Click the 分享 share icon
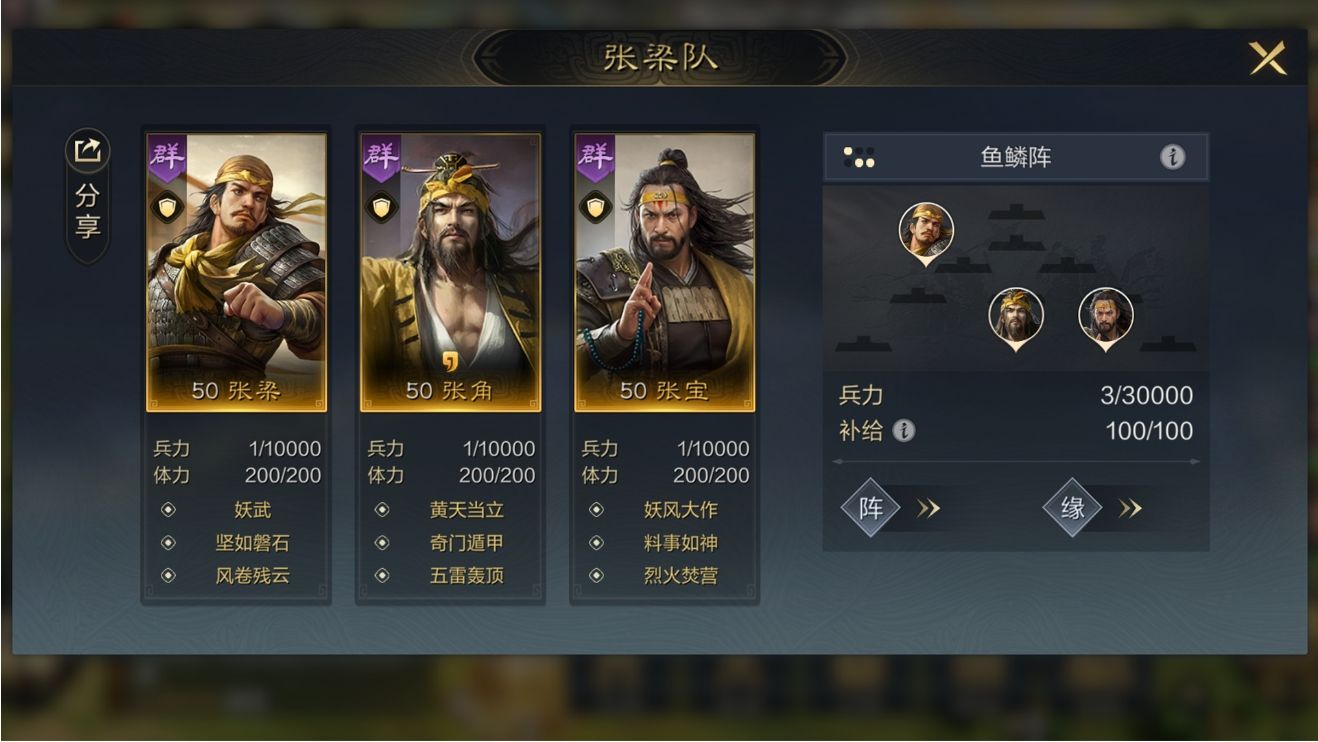Screen dimensions: 1318x742 [88, 150]
